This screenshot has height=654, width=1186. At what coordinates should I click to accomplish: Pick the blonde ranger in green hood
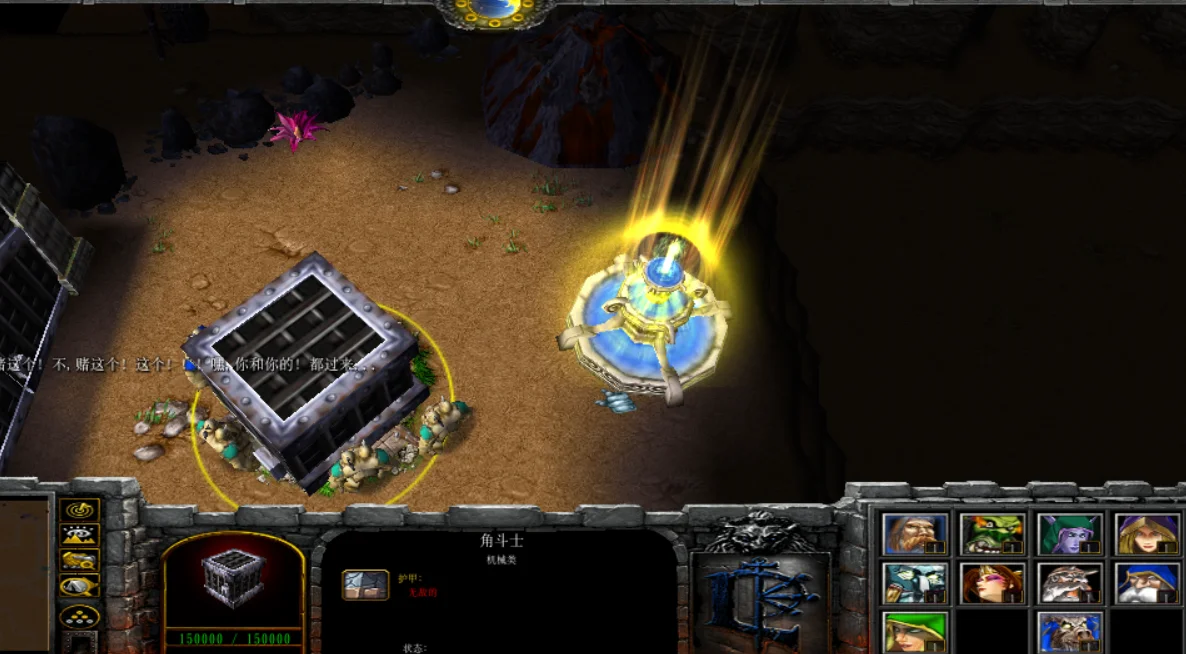[914, 631]
